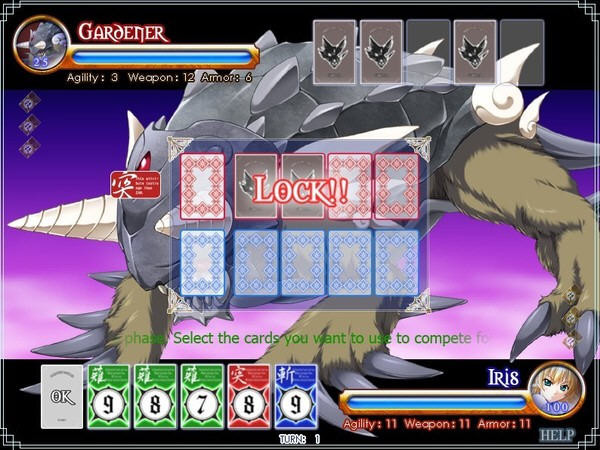Choose the blue 9 card in hand
This screenshot has width=600, height=450.
(x=295, y=396)
